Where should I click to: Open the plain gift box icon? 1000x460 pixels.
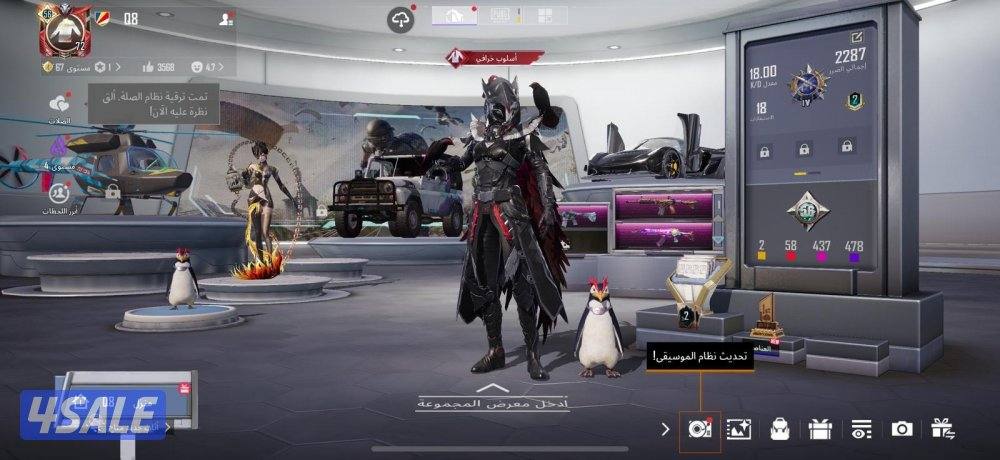[x=821, y=429]
